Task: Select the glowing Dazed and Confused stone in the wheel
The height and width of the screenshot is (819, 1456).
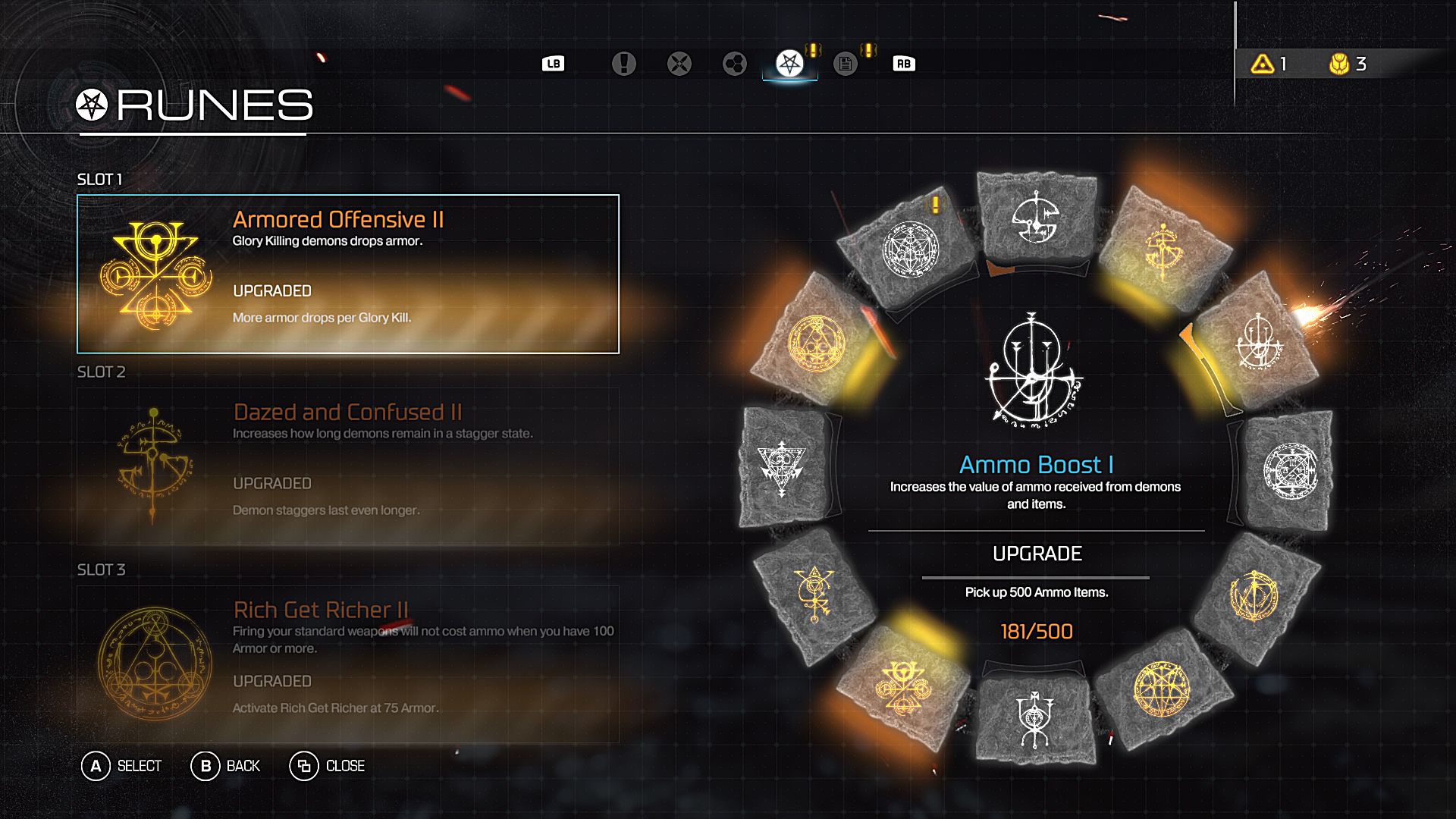Action: click(1163, 246)
